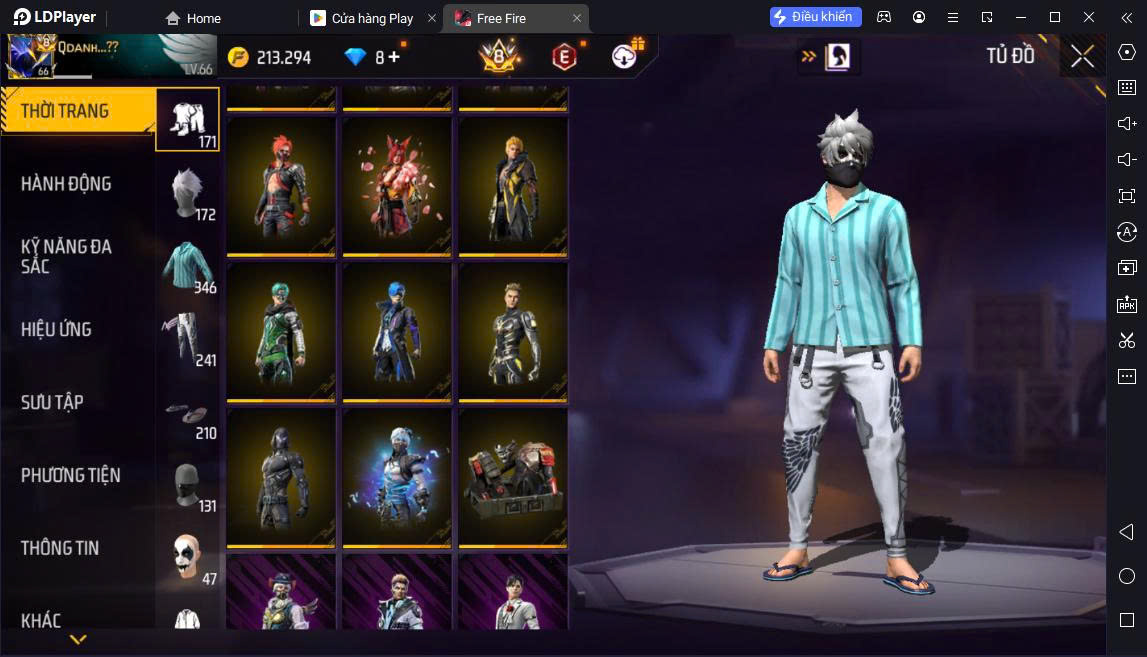The width and height of the screenshot is (1147, 657).
Task: Open the LDPlayer Điều khiển control panel
Action: [815, 17]
